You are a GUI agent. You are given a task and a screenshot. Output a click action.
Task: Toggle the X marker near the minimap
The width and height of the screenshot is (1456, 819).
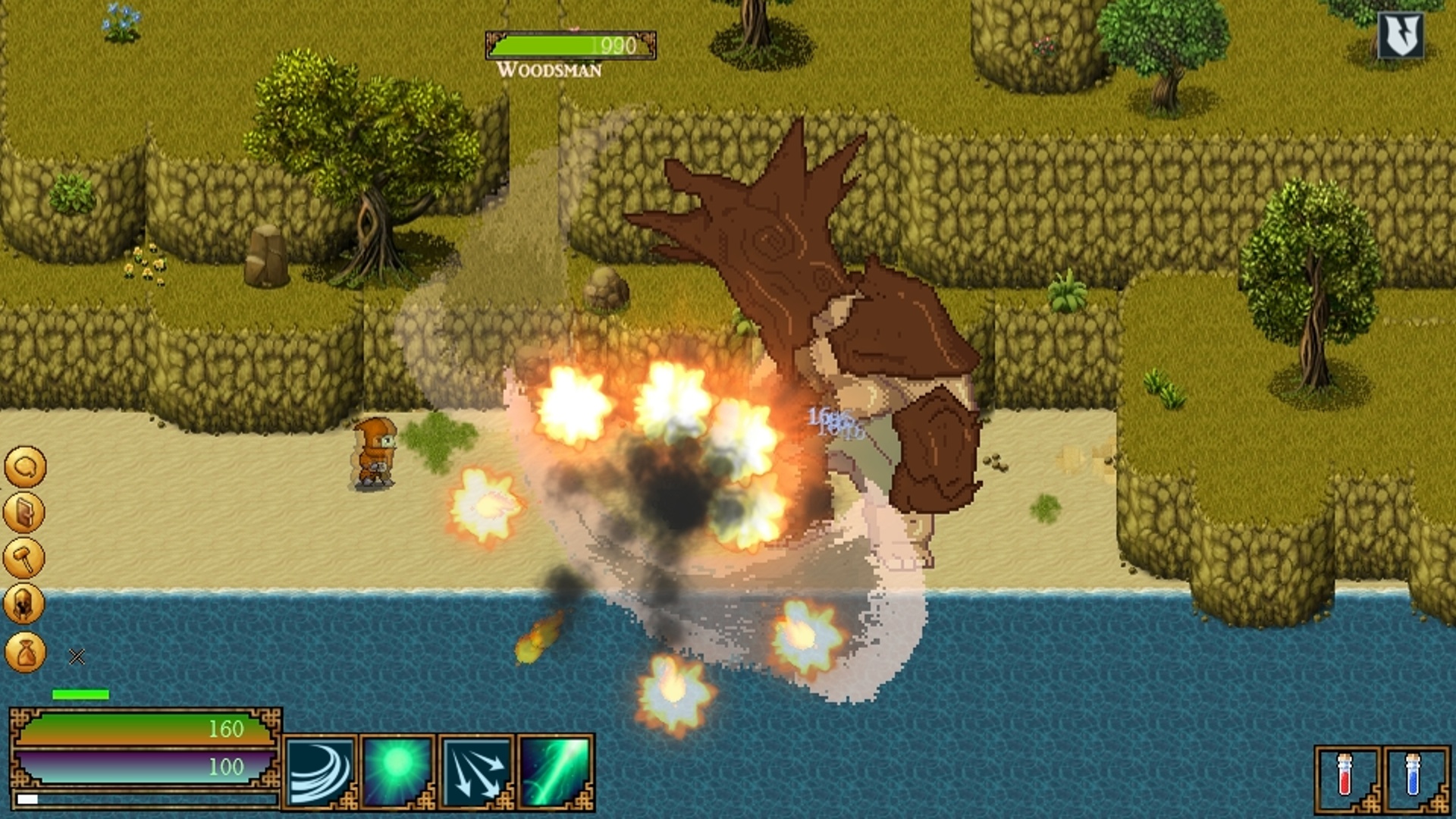click(x=76, y=657)
